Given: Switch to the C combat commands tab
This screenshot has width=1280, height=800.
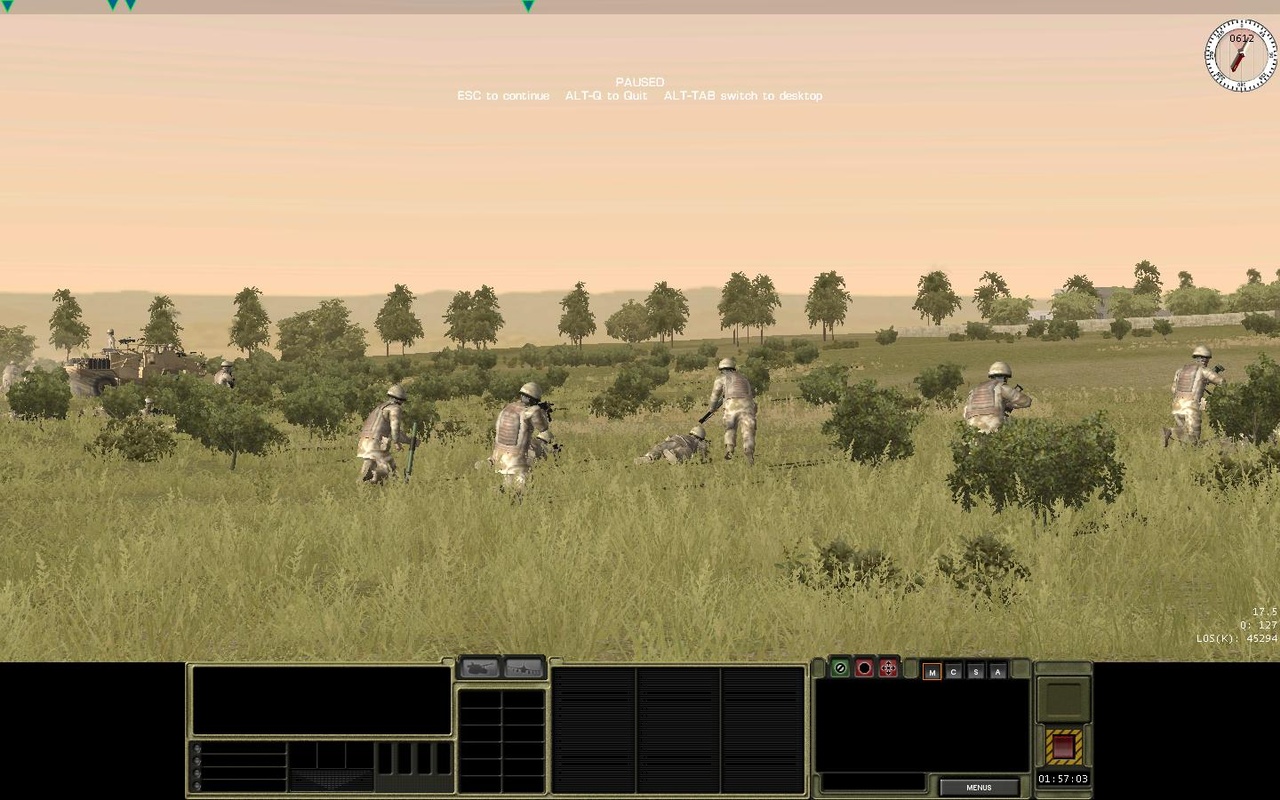Looking at the screenshot, I should [955, 671].
